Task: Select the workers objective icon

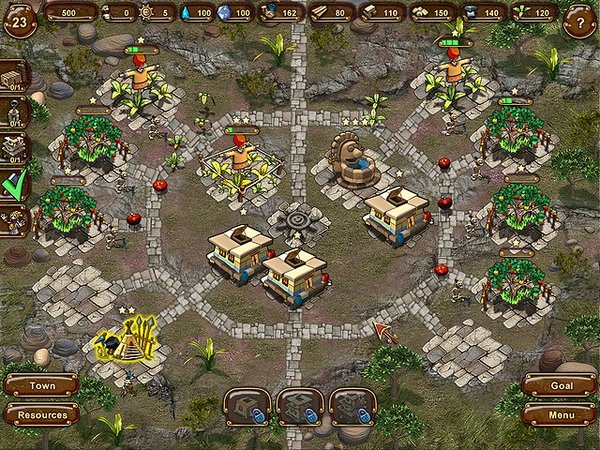Action: coord(14,219)
